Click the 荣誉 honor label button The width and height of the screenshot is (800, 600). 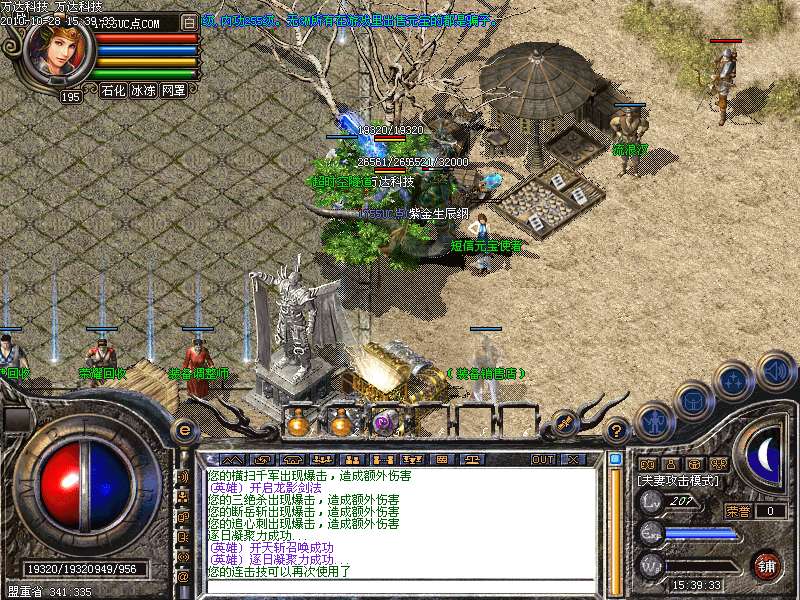pos(738,511)
